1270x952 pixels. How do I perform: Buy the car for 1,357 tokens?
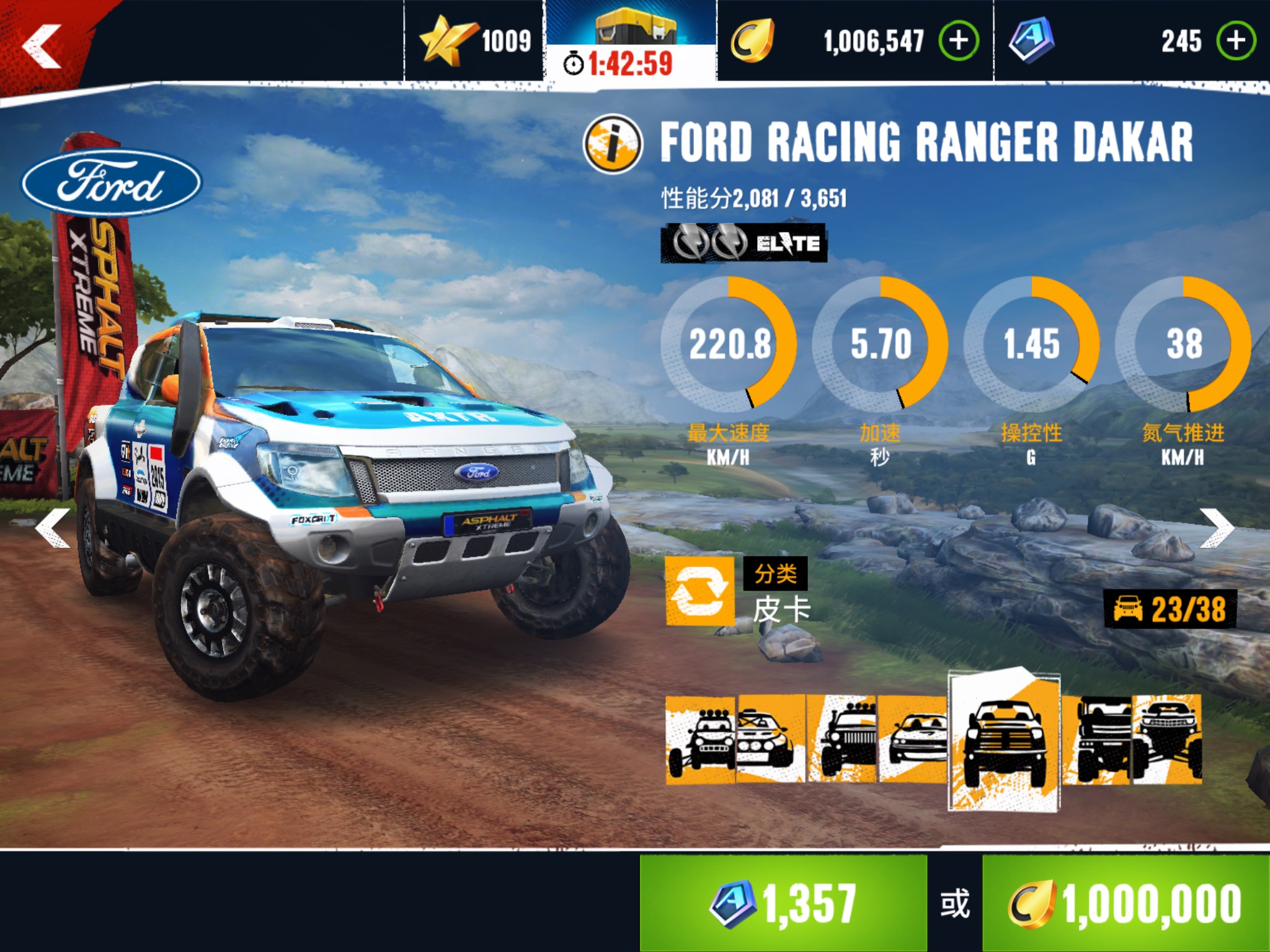pos(783,904)
